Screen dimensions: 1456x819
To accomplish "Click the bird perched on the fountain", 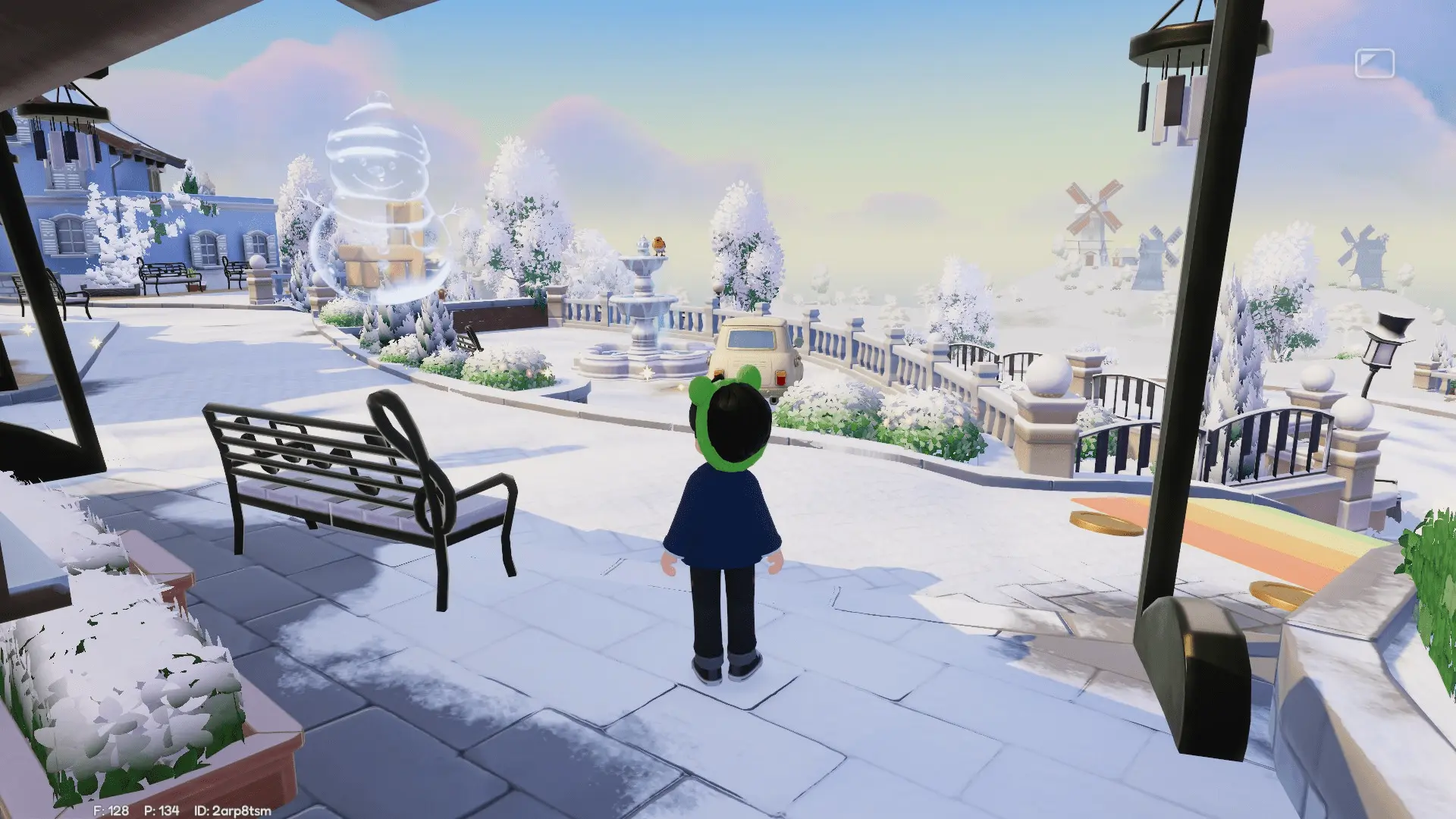I will [659, 241].
